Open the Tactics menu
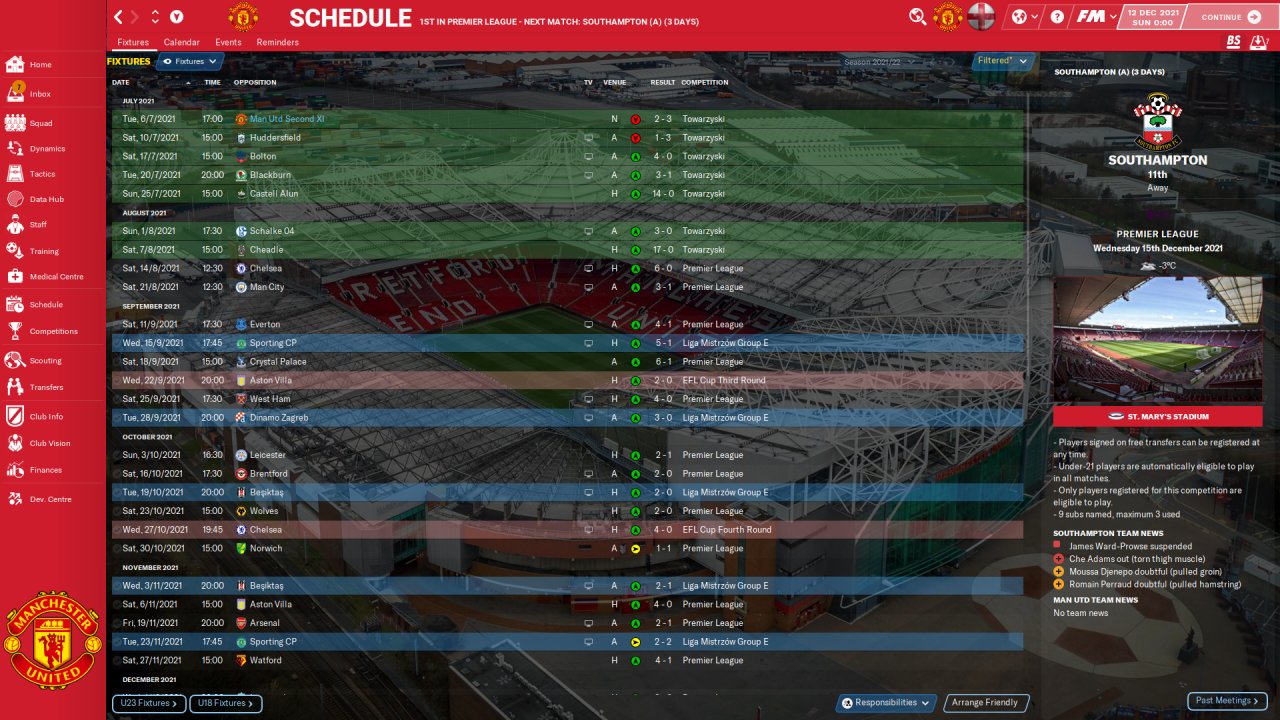Screen dimensions: 1280x720 [42, 174]
